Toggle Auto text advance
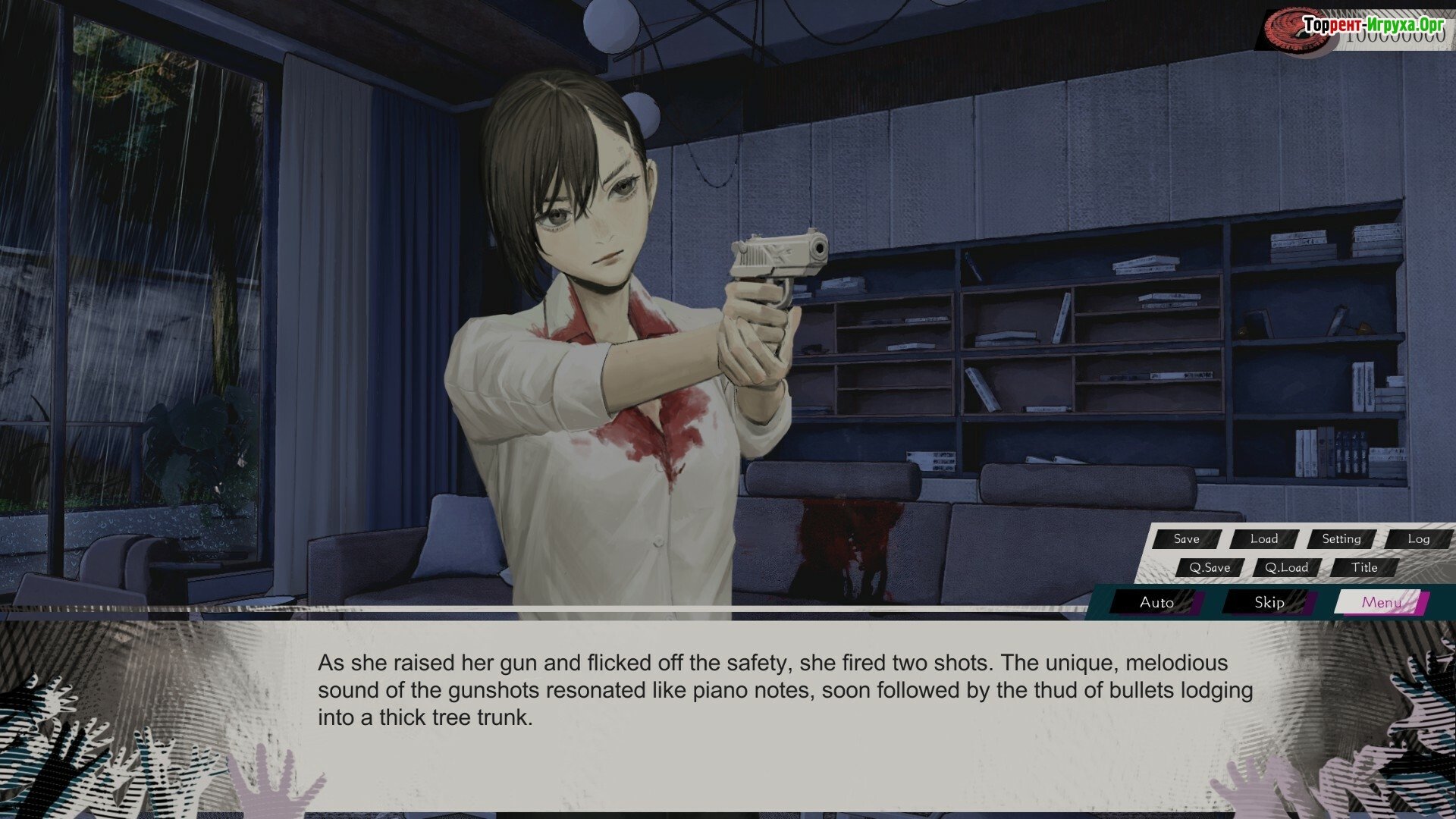The image size is (1456, 819). click(1156, 603)
